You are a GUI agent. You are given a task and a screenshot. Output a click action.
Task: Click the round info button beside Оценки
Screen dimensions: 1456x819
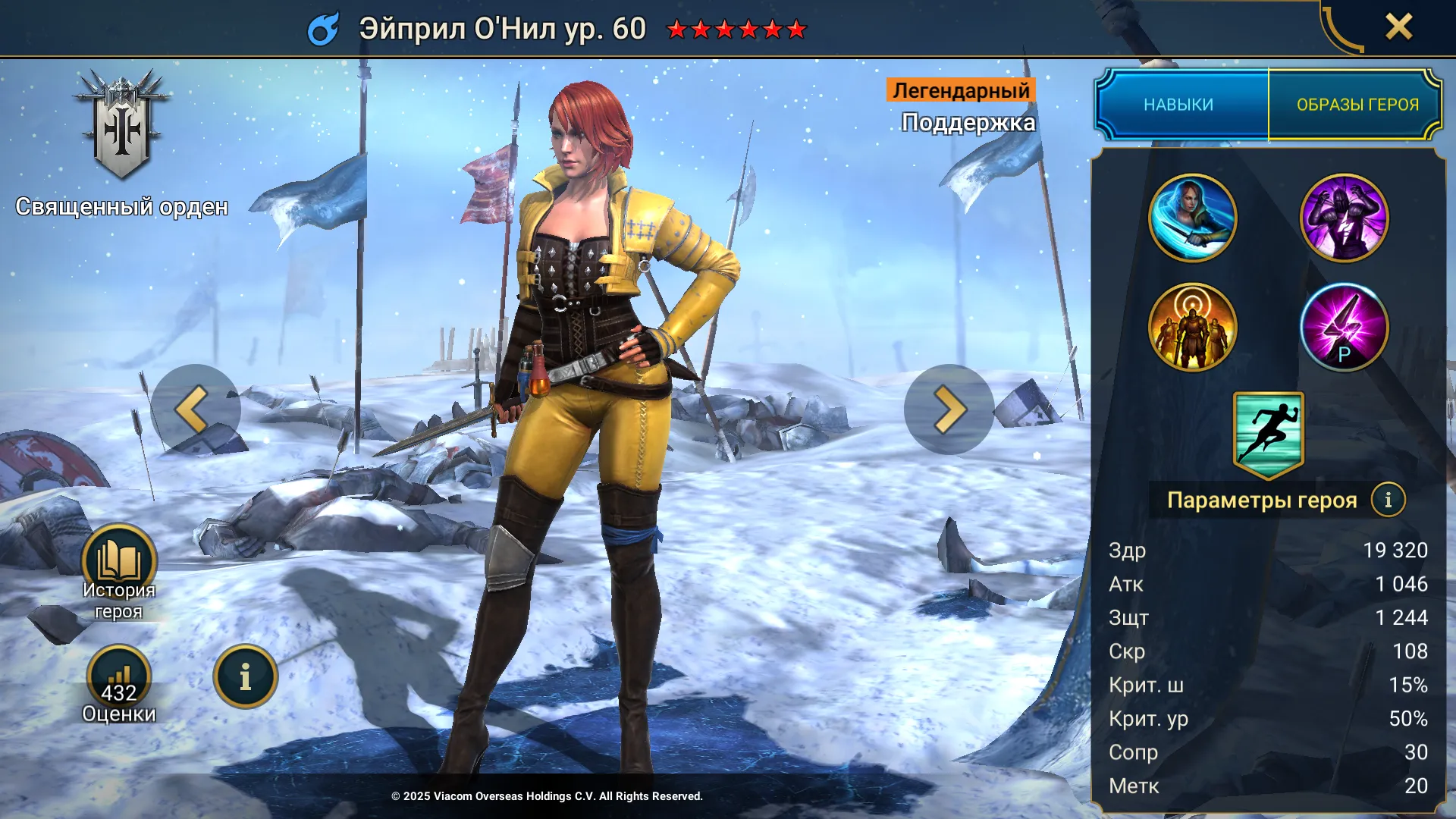click(245, 676)
